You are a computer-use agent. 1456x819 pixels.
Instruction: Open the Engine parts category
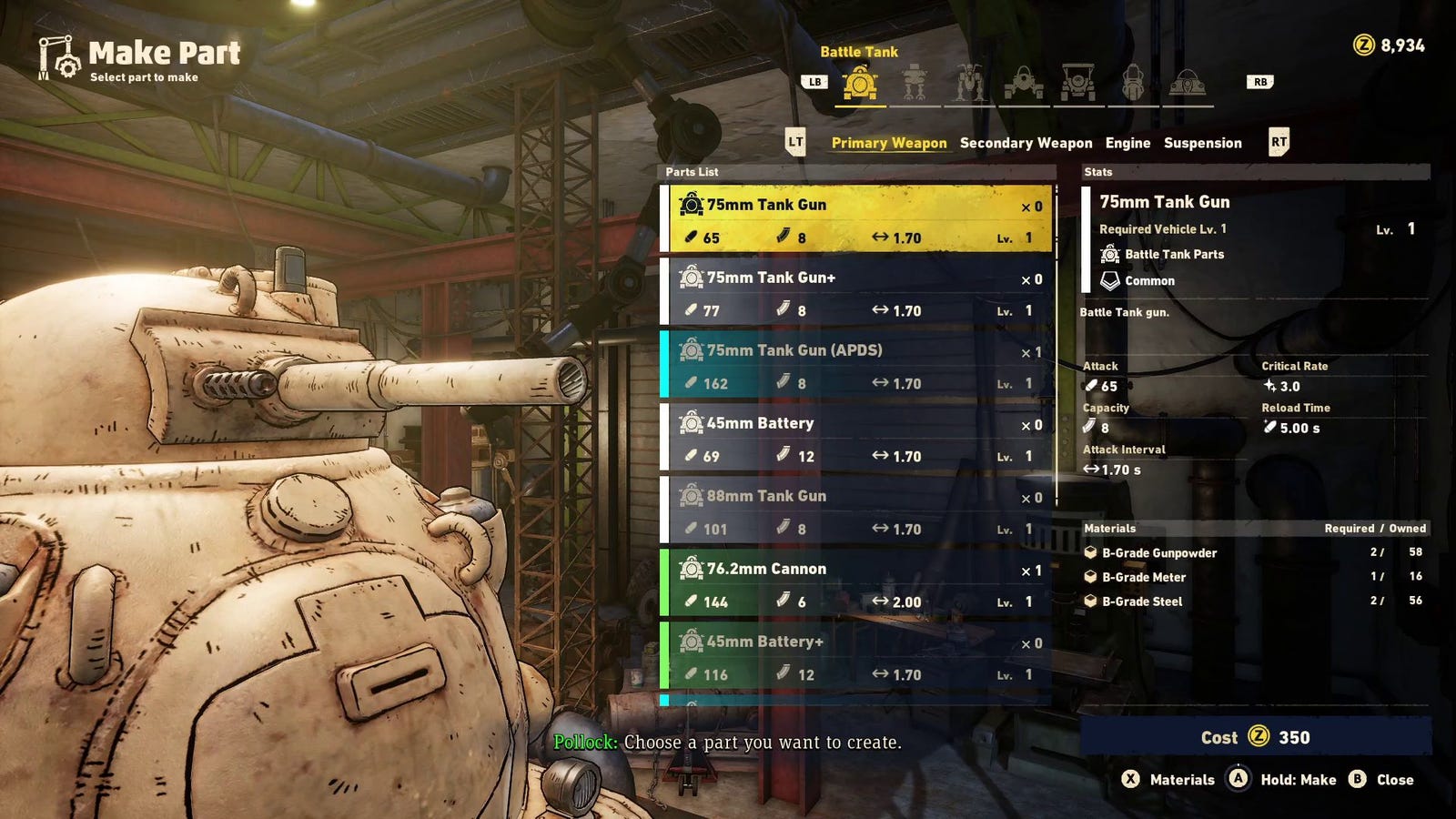[1127, 143]
